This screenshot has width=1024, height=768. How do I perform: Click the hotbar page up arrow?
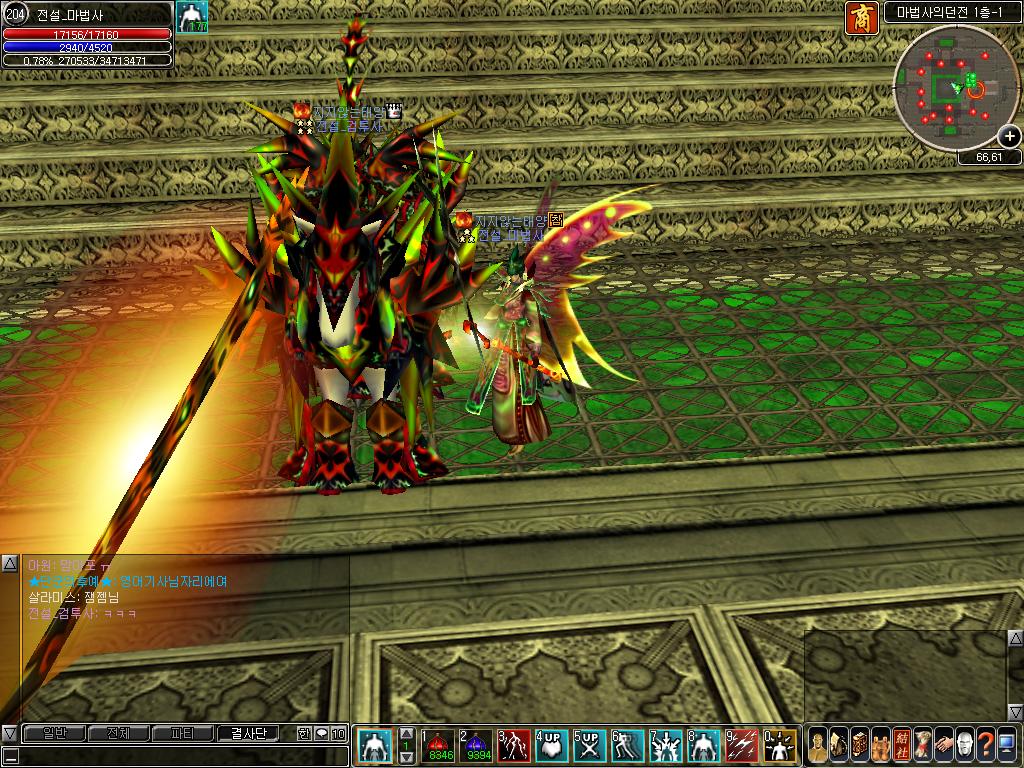407,733
